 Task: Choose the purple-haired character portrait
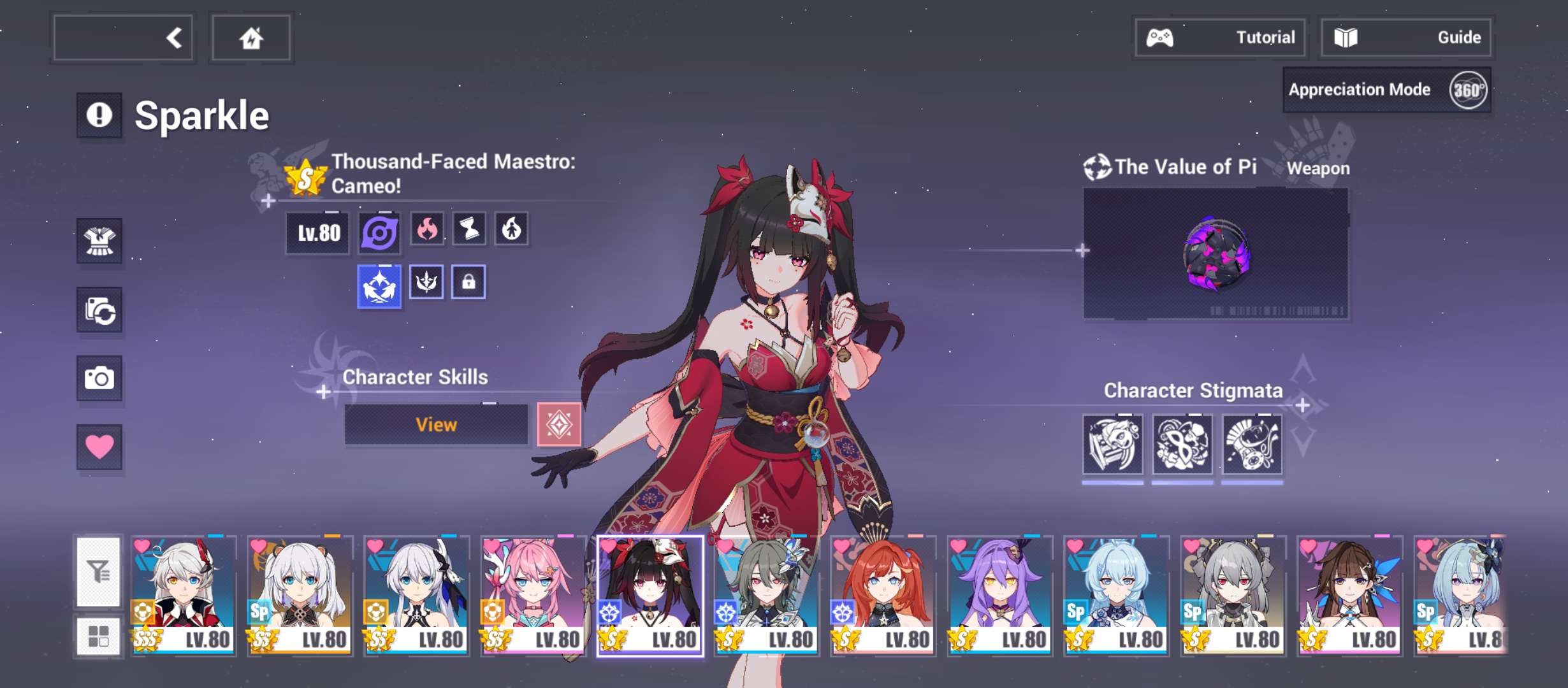[999, 595]
